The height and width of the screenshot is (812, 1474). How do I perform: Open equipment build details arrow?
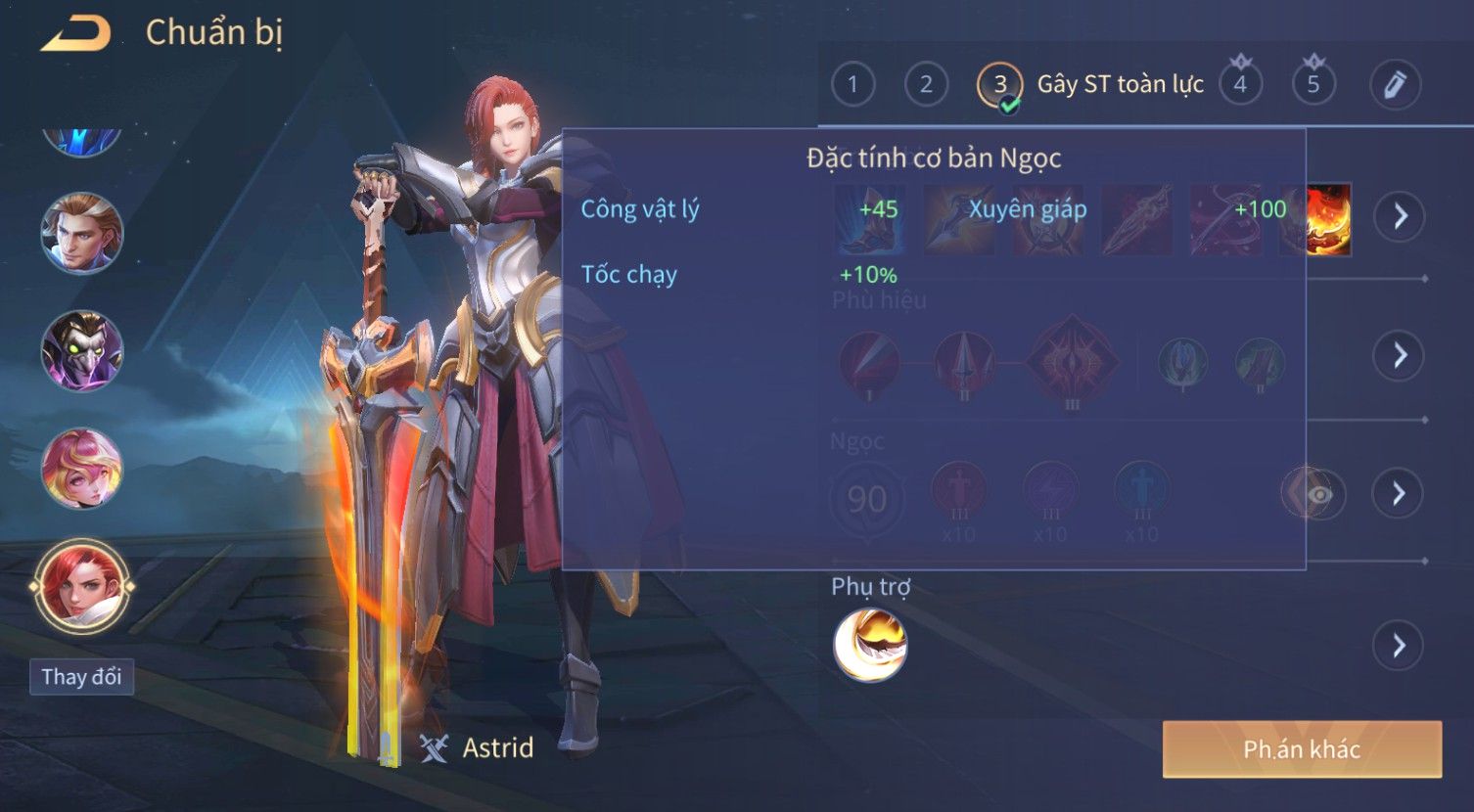coord(1400,216)
